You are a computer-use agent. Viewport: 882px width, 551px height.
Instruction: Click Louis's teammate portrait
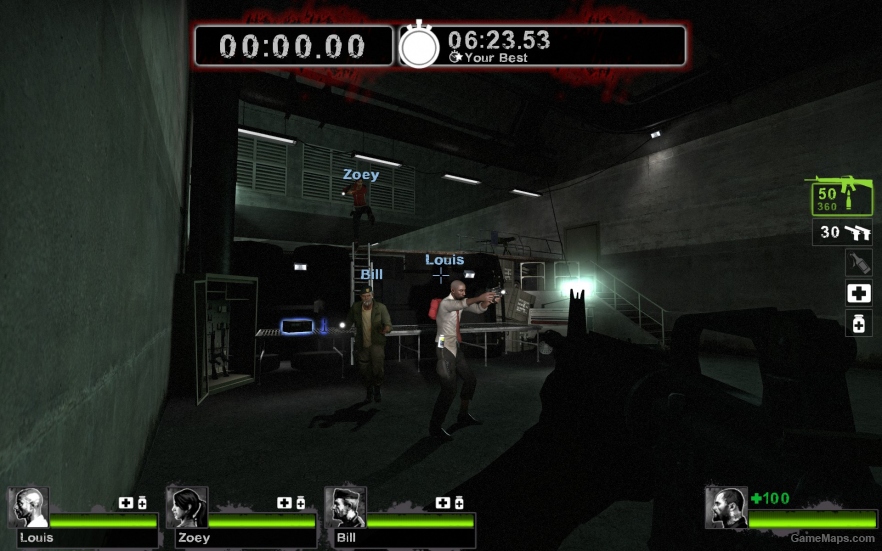tap(28, 508)
